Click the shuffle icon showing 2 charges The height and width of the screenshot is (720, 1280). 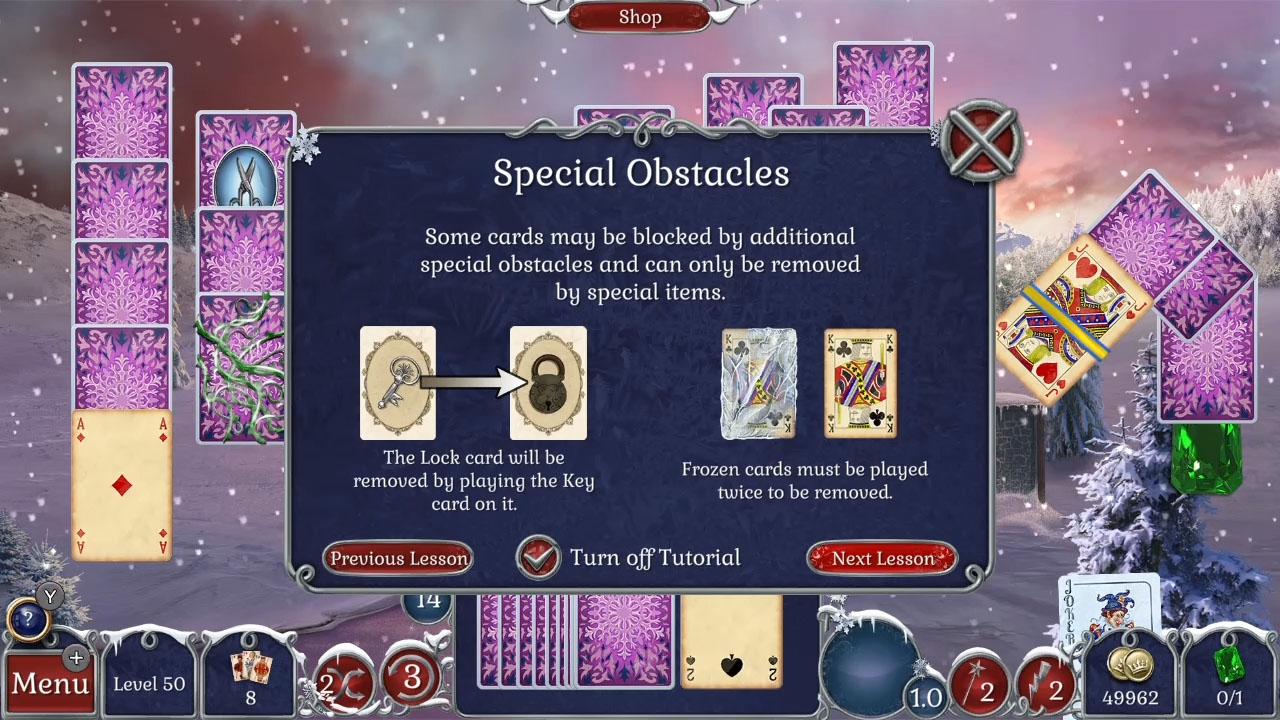point(345,679)
